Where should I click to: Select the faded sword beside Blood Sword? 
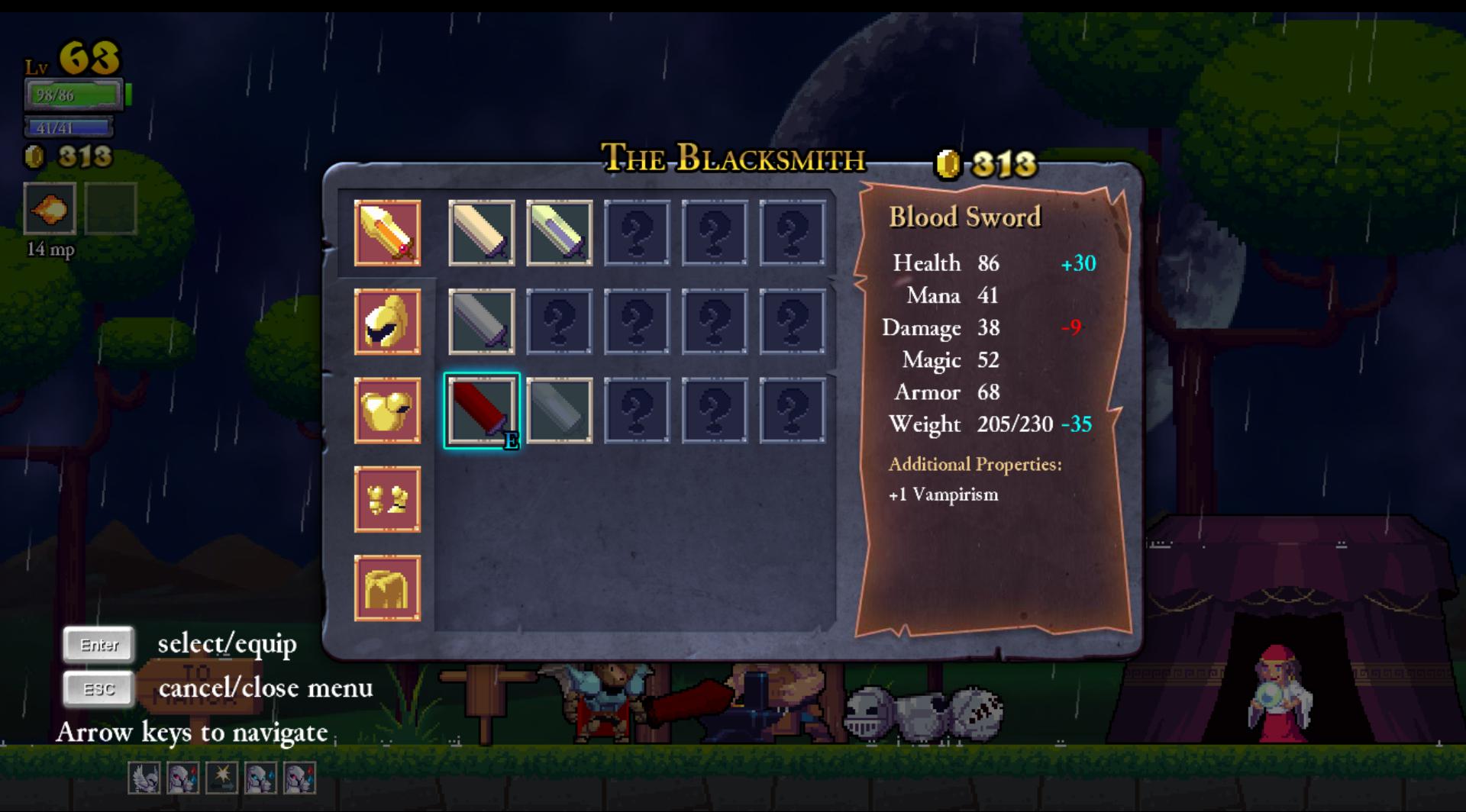coord(559,411)
